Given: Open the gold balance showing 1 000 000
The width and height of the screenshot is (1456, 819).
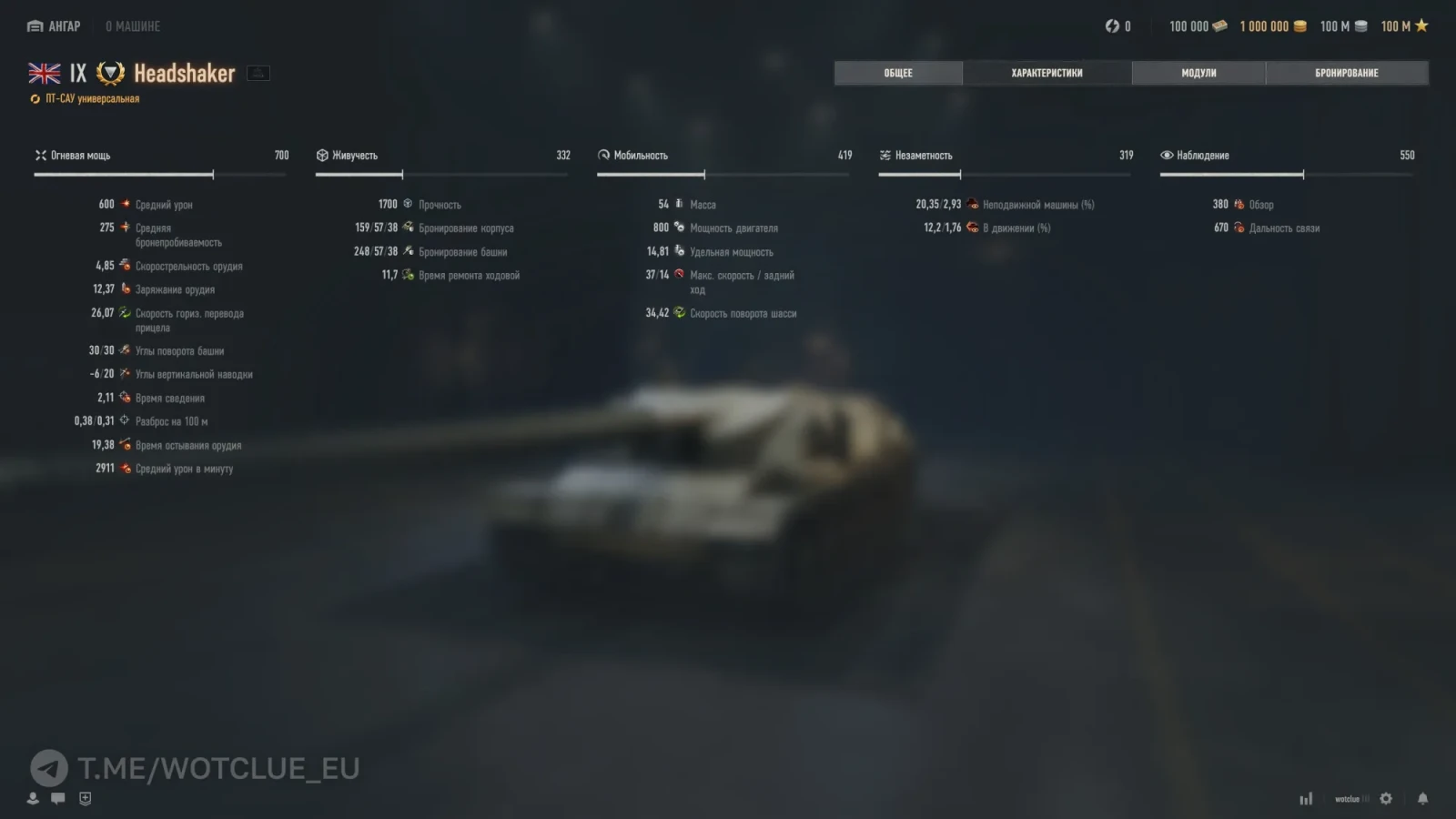Looking at the screenshot, I should coord(1272,26).
